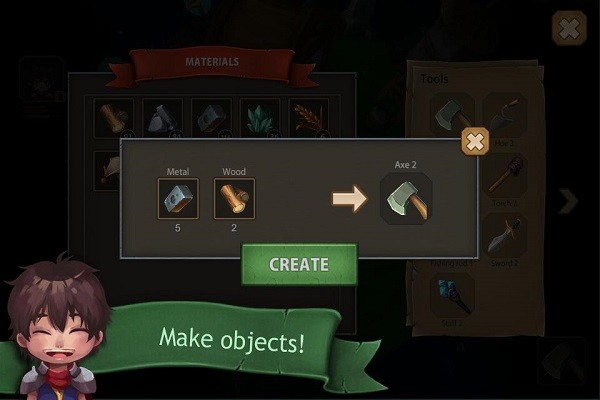
Task: Select the metal ingot material in Materials
Action: coord(211,117)
